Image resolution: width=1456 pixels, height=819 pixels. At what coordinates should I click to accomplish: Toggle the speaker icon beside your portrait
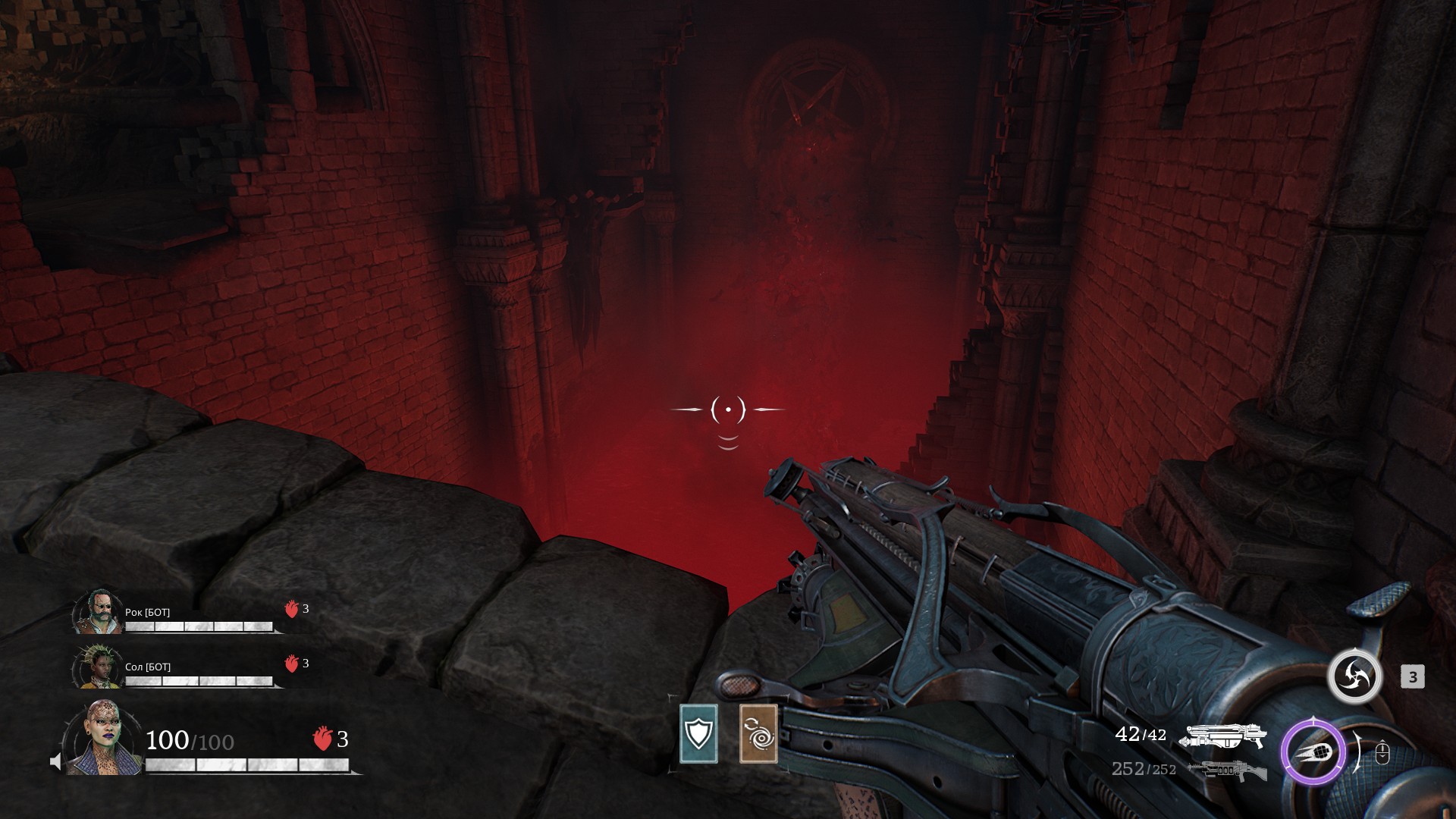pos(55,761)
